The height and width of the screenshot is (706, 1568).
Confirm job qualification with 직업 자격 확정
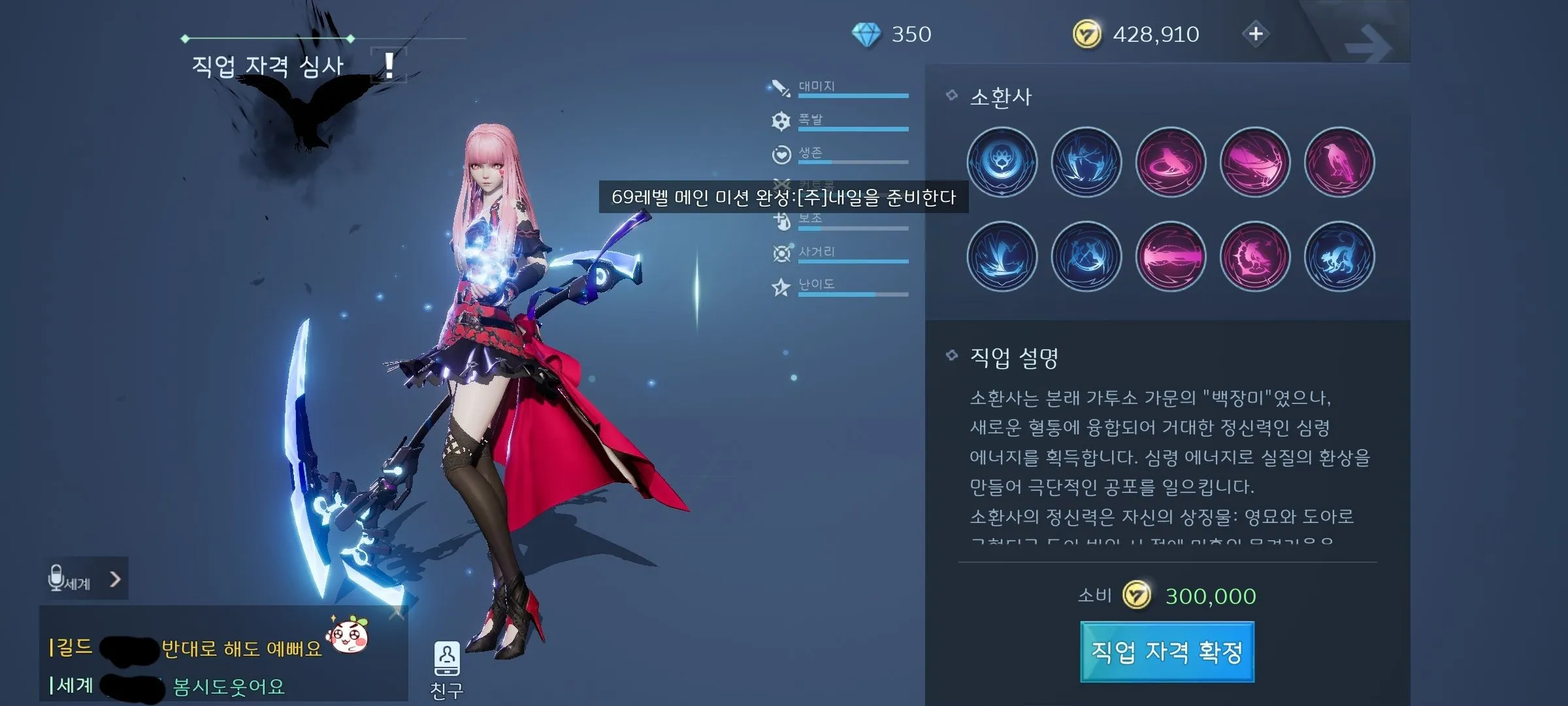tap(1167, 652)
